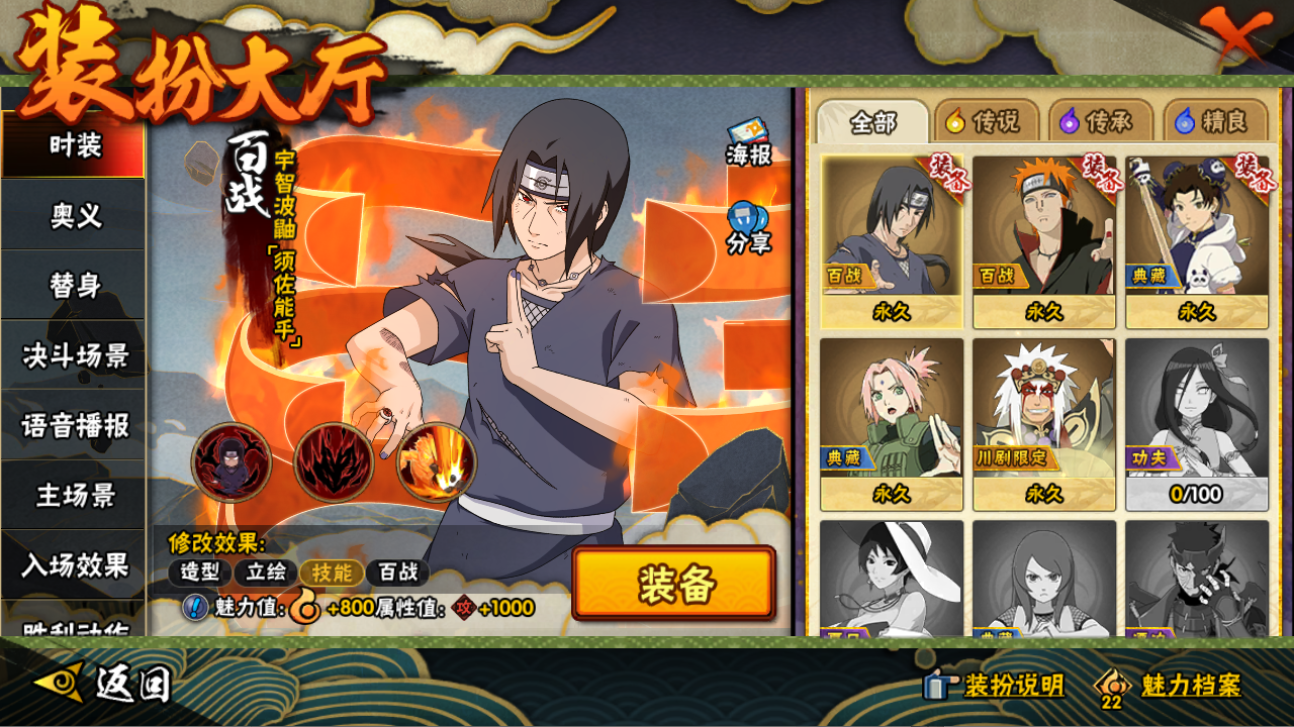This screenshot has width=1294, height=727.
Task: Open the 海报 poster icon
Action: point(747,143)
